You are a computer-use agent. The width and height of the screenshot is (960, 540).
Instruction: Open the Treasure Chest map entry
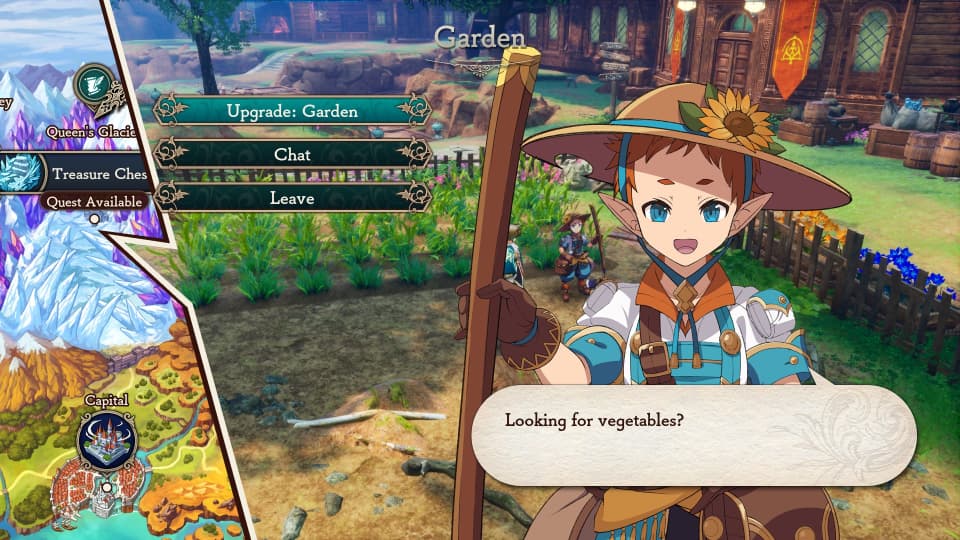[x=75, y=173]
